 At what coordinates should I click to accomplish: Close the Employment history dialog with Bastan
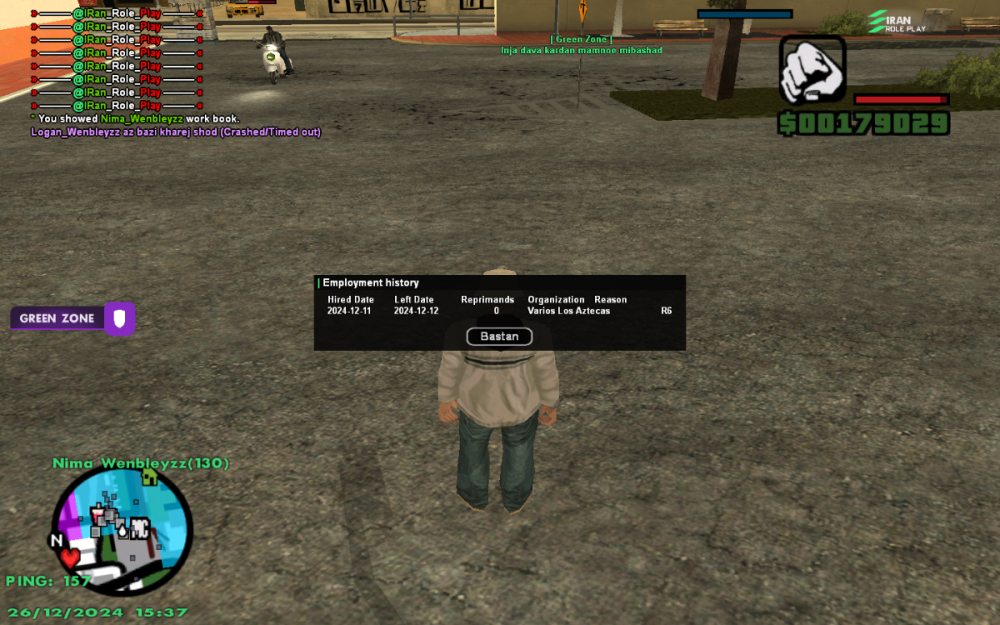tap(499, 337)
